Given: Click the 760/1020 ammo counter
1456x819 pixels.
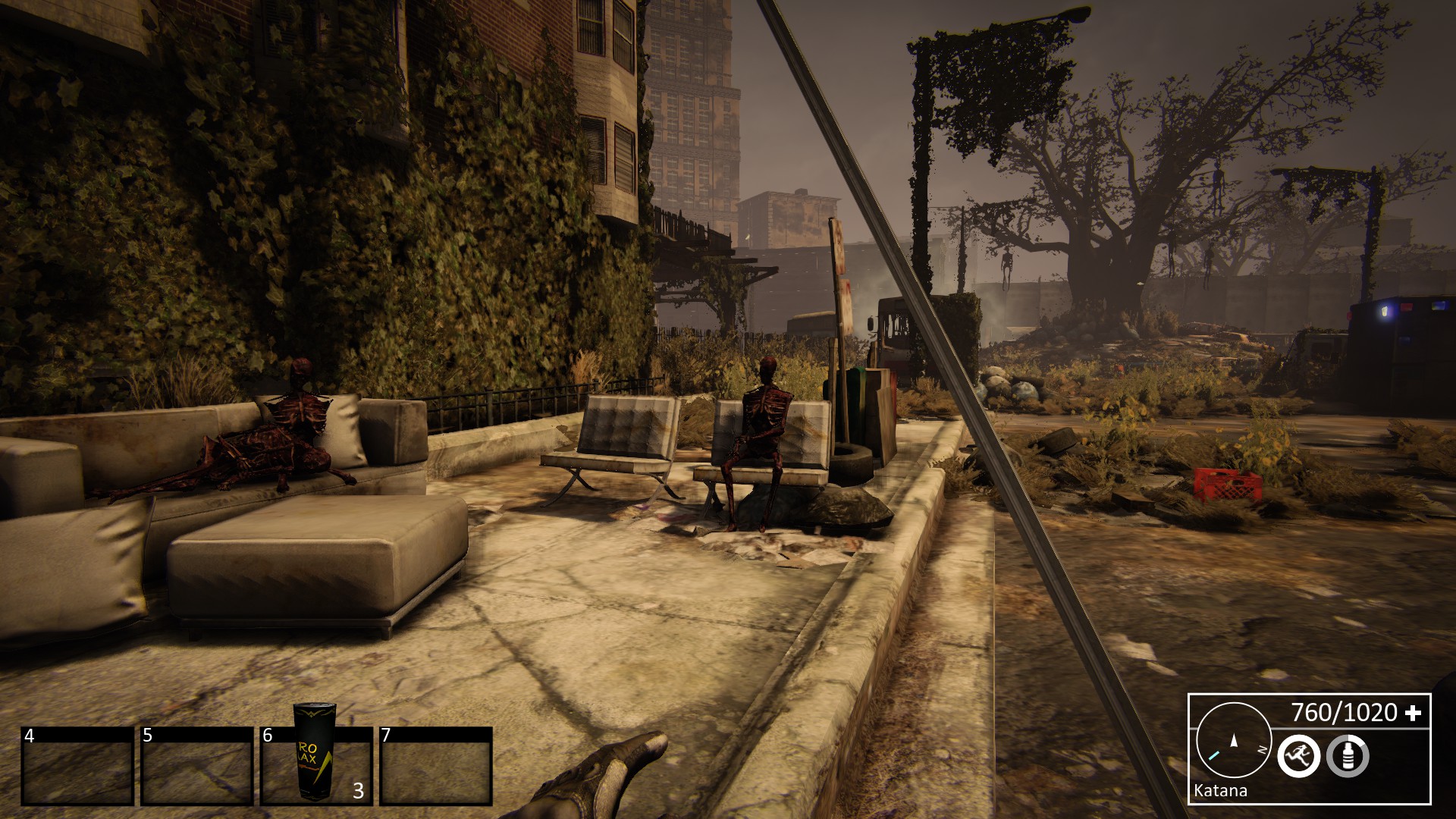Looking at the screenshot, I should pyautogui.click(x=1346, y=713).
